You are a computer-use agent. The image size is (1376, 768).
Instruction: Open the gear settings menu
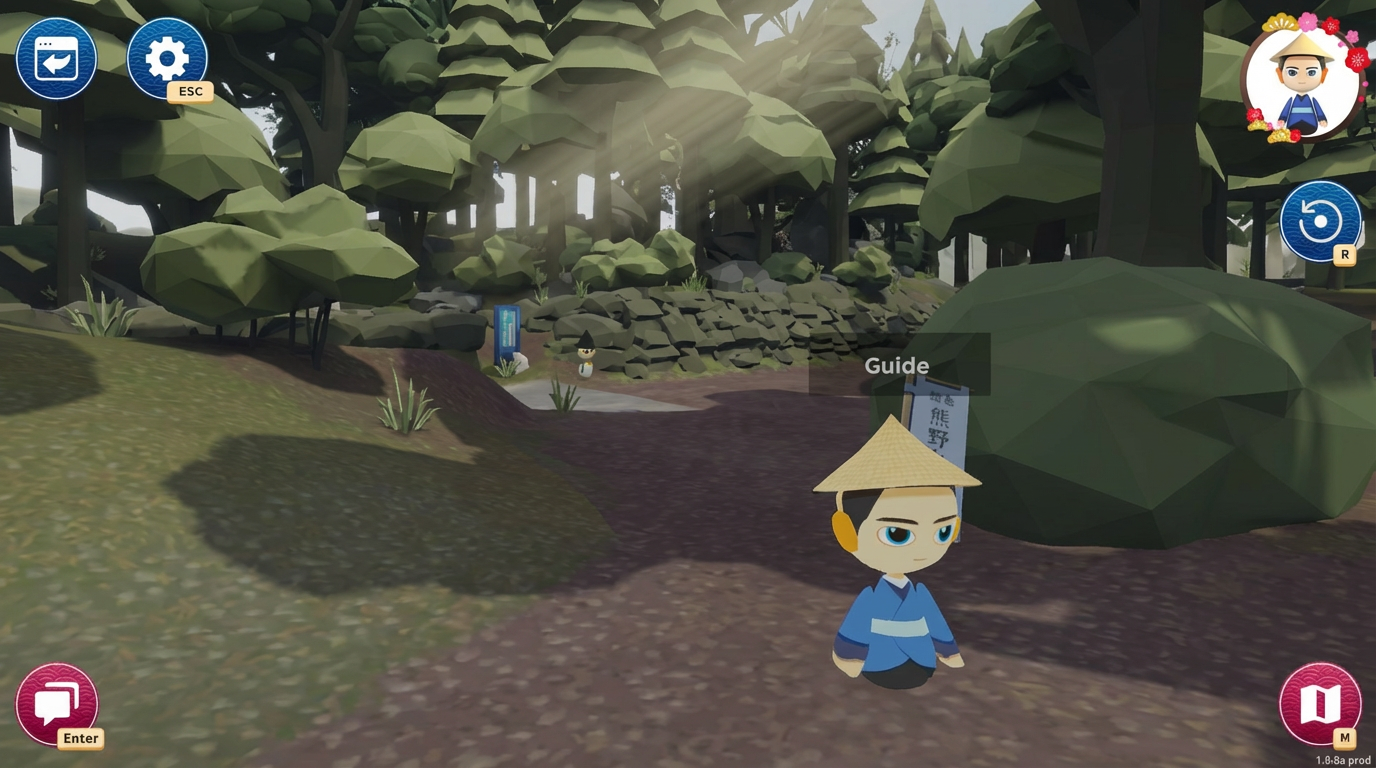click(167, 59)
